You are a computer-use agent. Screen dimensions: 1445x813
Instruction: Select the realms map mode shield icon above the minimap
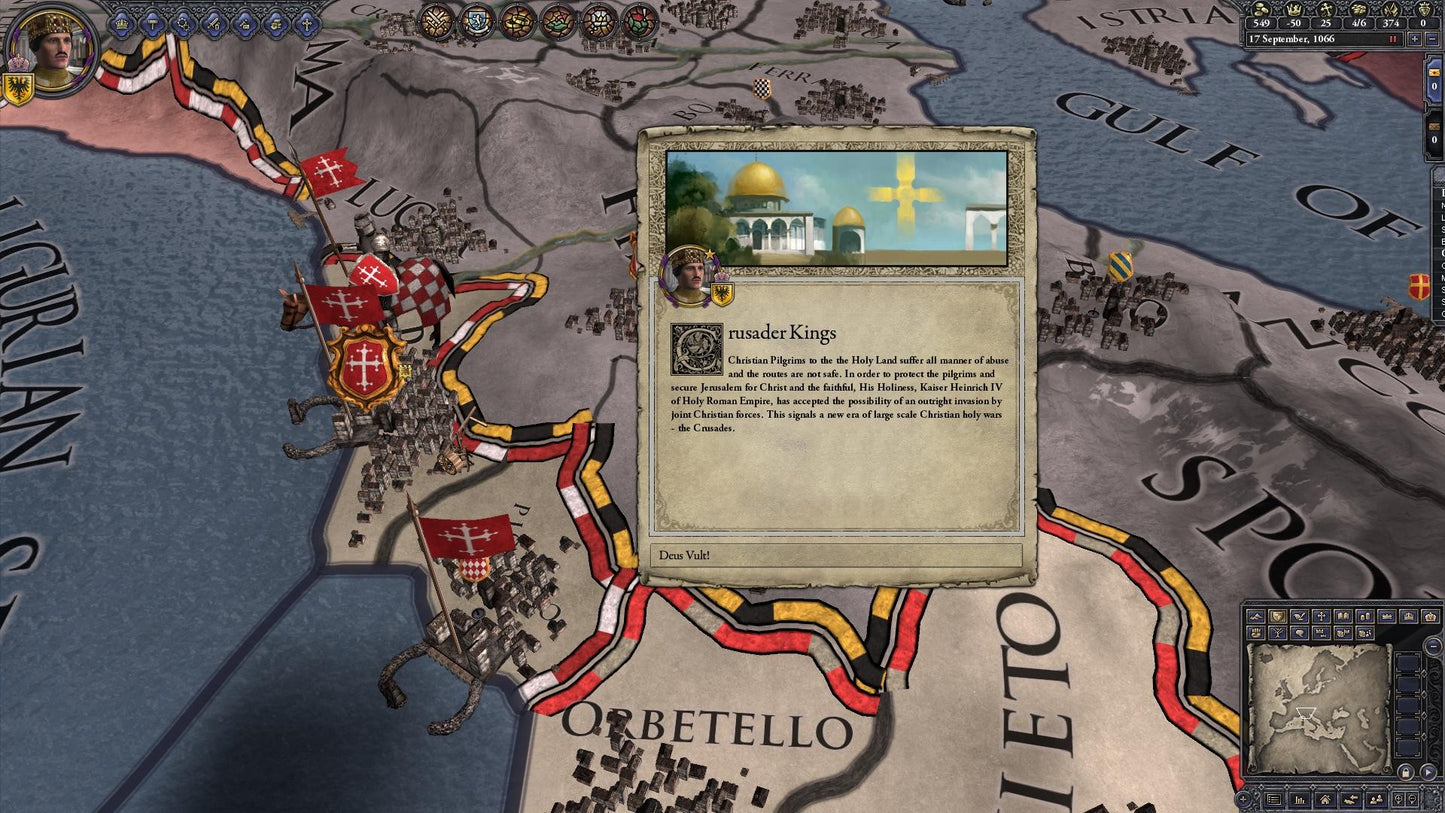pos(1276,617)
